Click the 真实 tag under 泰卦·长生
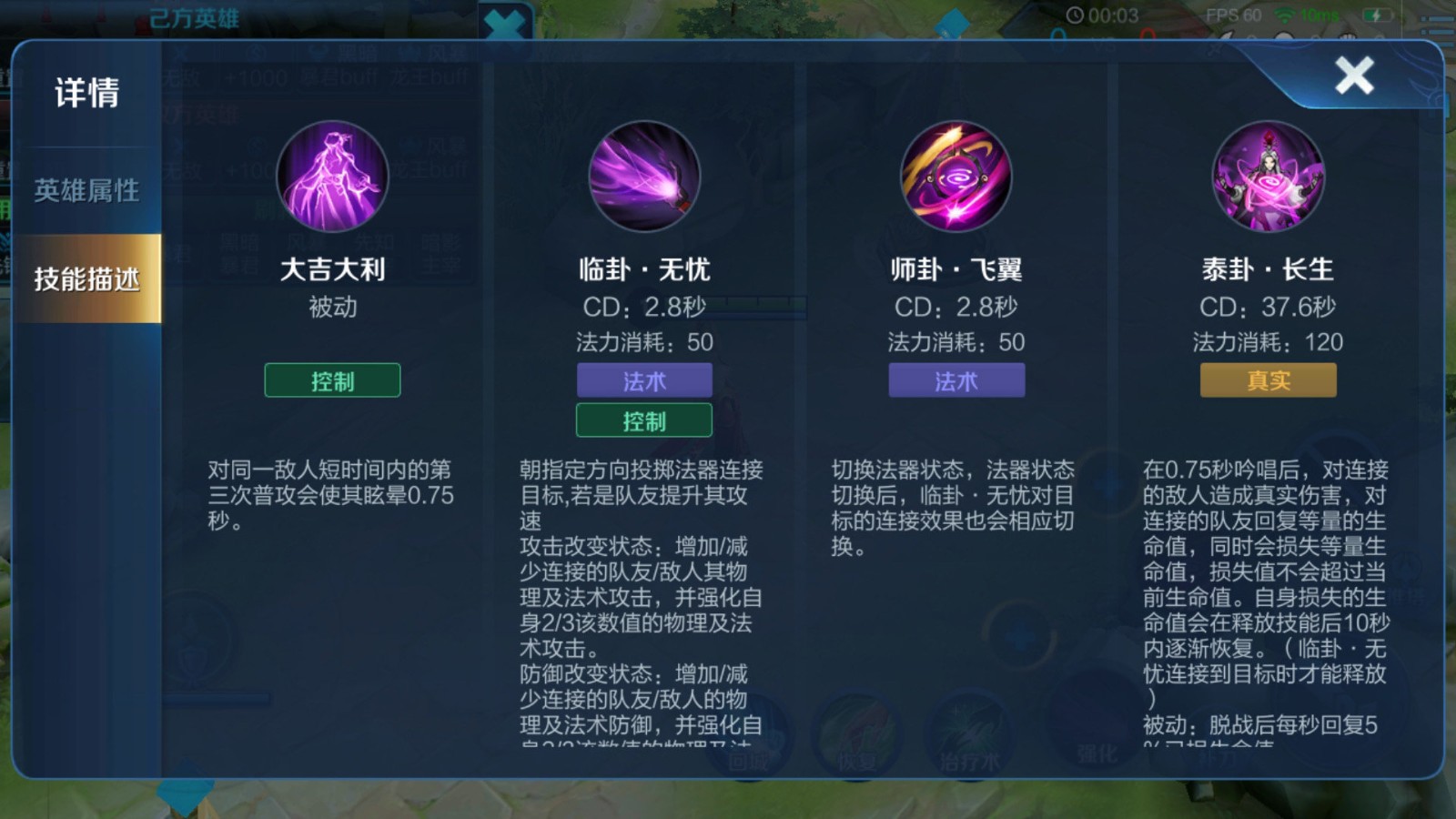The height and width of the screenshot is (819, 1456). 1269,380
